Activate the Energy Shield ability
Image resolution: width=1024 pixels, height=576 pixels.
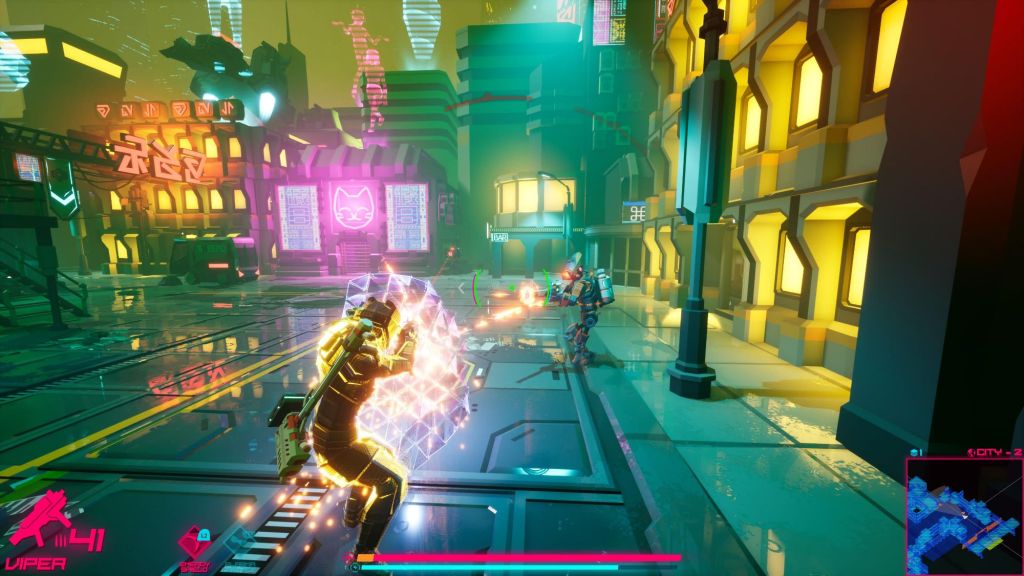click(194, 543)
